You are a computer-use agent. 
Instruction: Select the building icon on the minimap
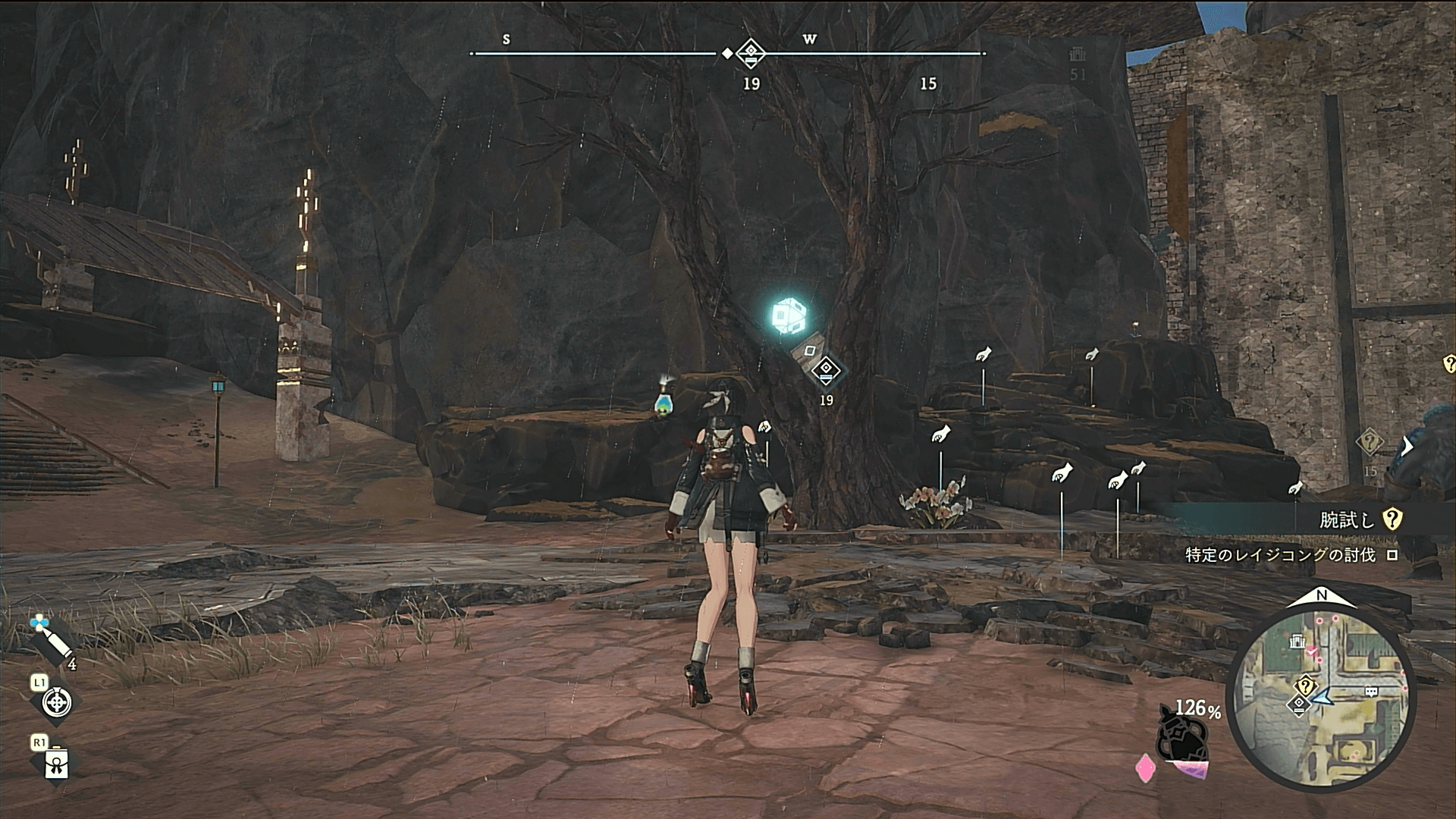point(1298,643)
